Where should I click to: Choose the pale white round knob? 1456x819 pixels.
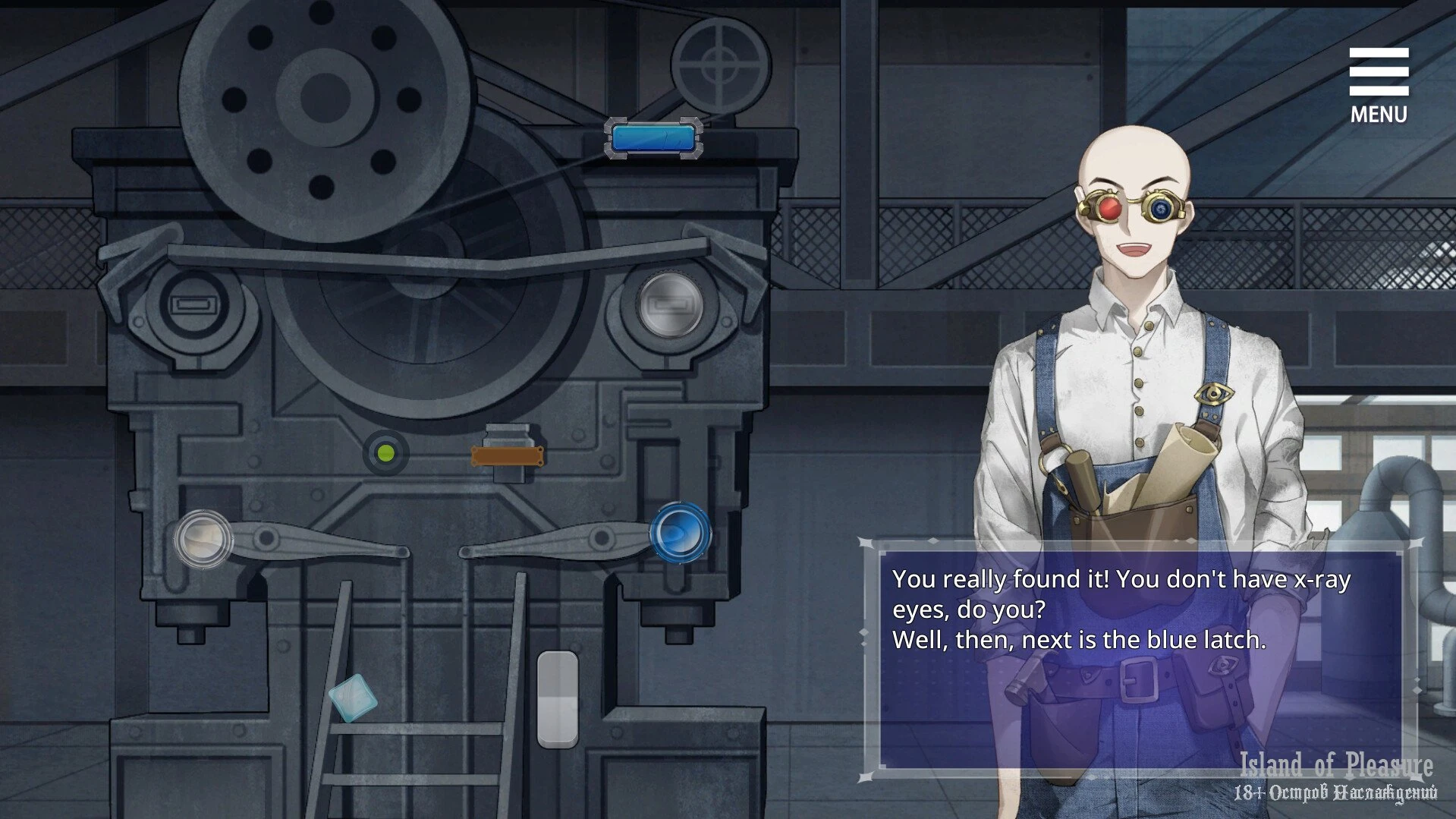(x=203, y=539)
